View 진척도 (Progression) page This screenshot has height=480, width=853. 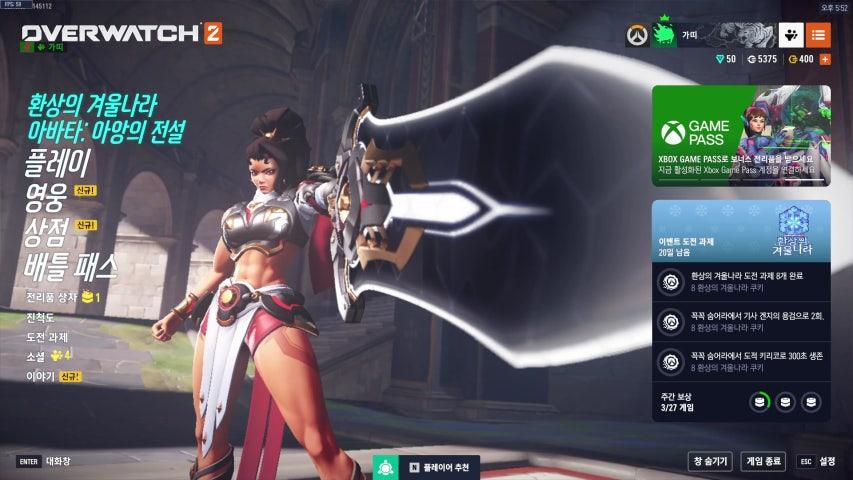(x=40, y=318)
